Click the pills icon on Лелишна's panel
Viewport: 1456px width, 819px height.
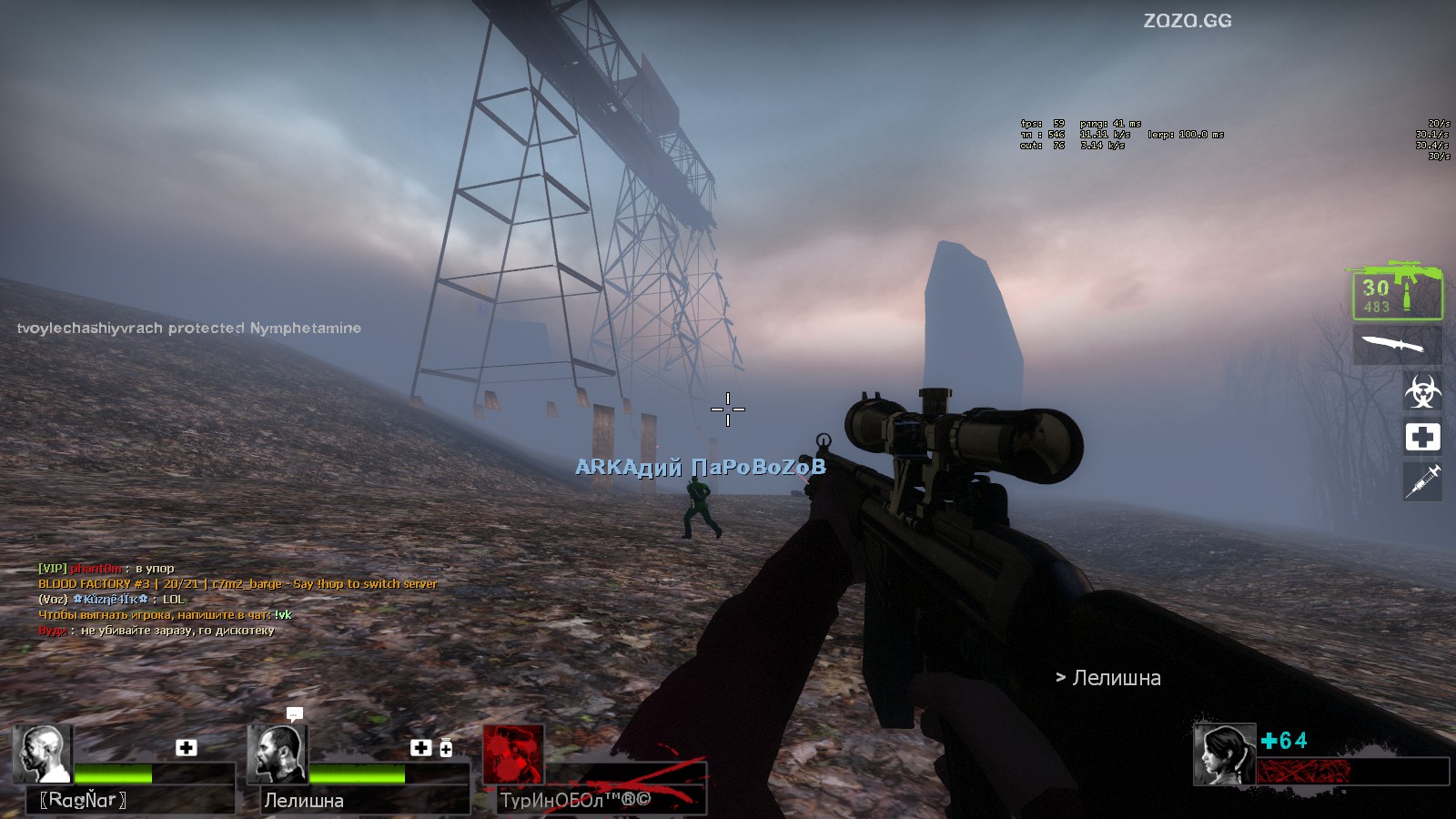(x=446, y=748)
